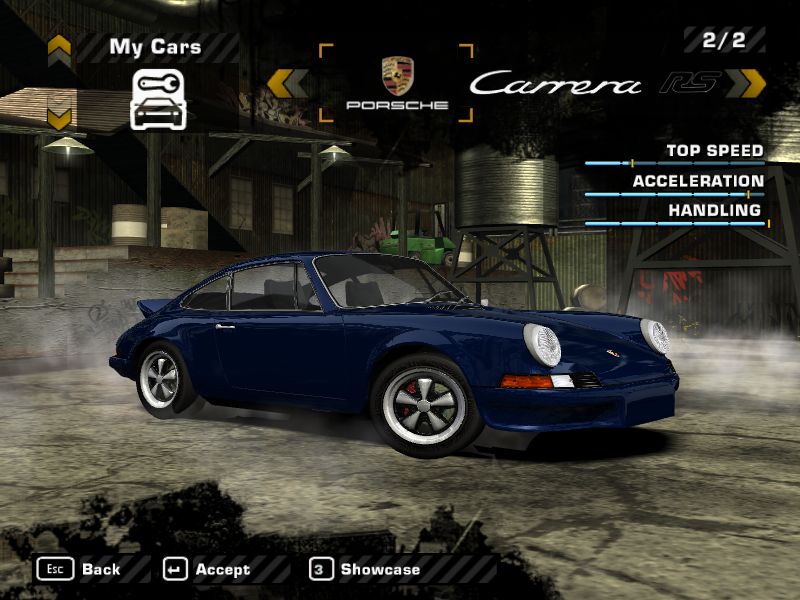Accept the selected Porsche Carrera
Viewport: 800px width, 600px height.
(207, 569)
